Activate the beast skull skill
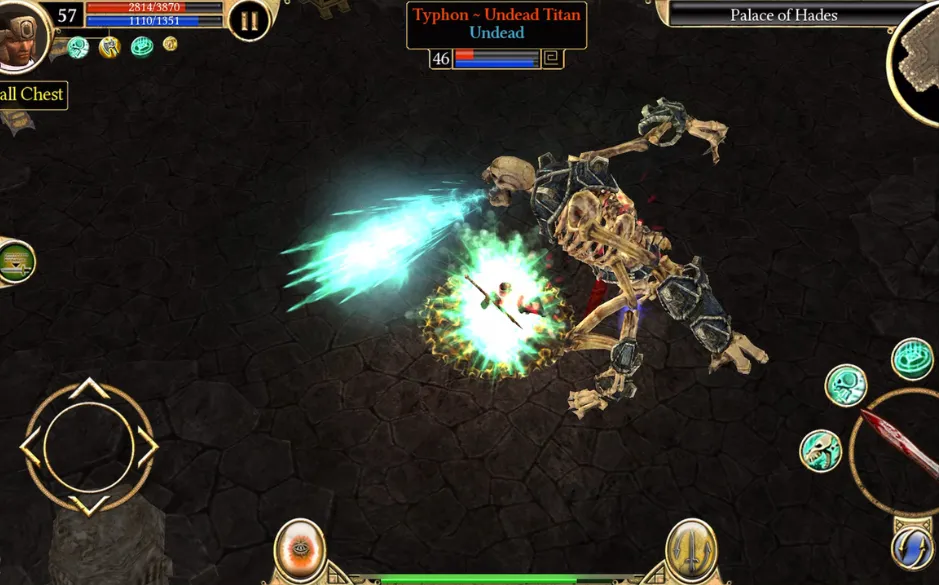The width and height of the screenshot is (939, 585). point(820,450)
